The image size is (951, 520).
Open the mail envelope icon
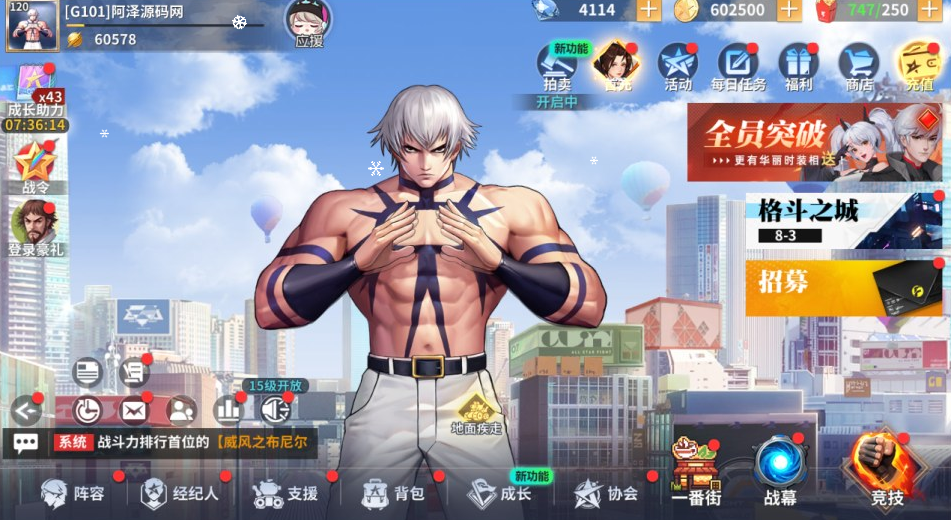[133, 410]
